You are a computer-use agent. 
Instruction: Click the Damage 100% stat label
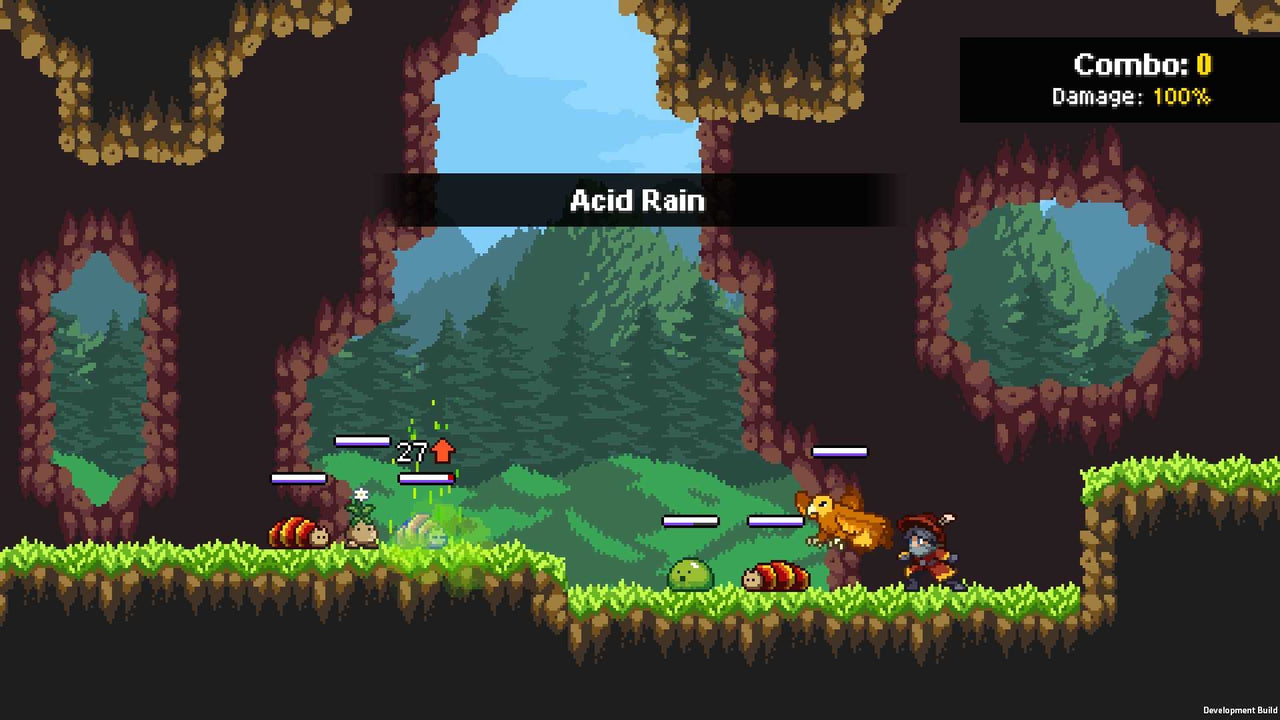(x=1130, y=98)
